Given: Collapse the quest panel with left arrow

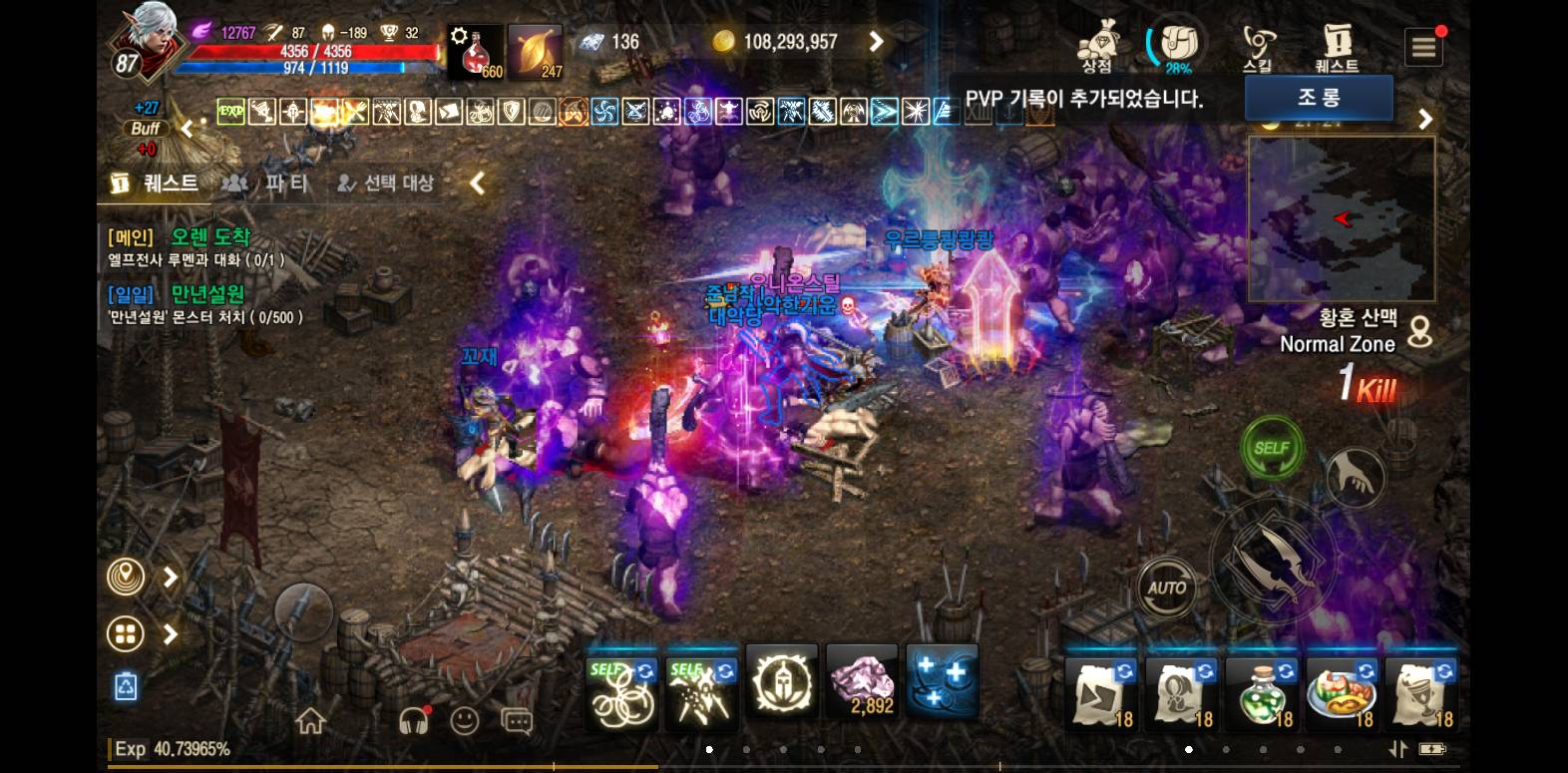Looking at the screenshot, I should point(478,183).
